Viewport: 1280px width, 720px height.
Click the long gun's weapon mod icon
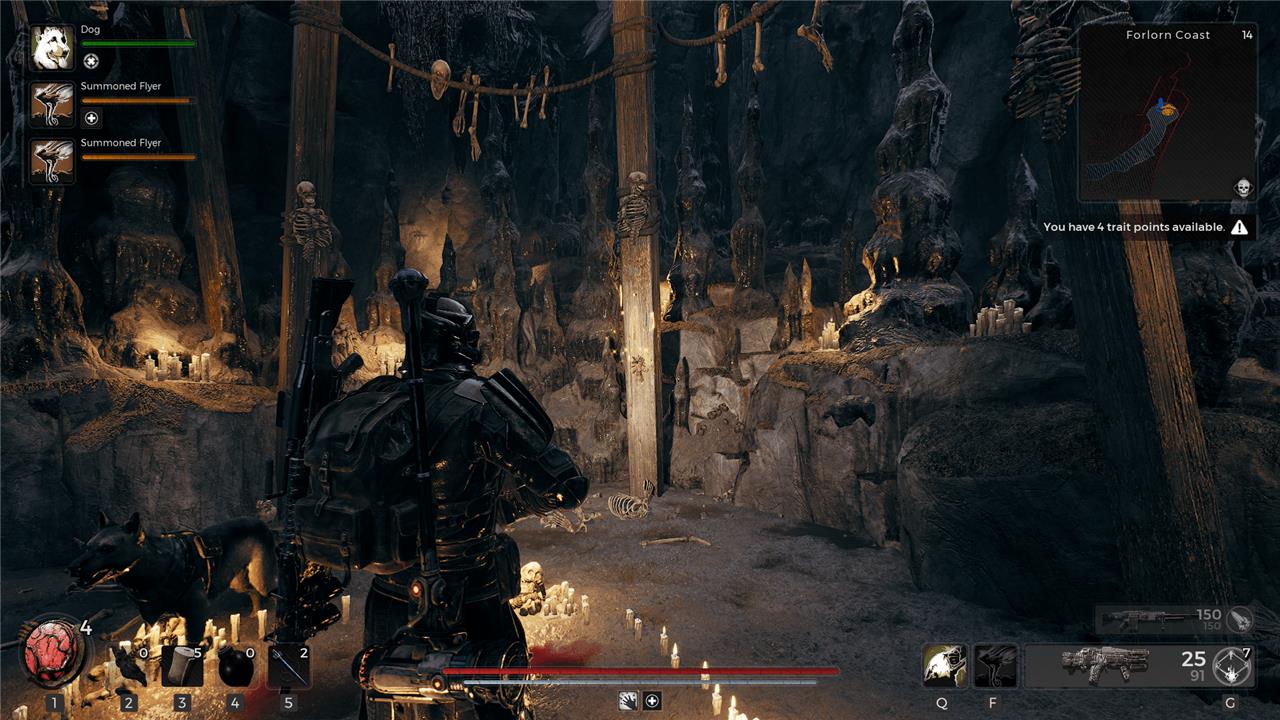pyautogui.click(x=1240, y=619)
